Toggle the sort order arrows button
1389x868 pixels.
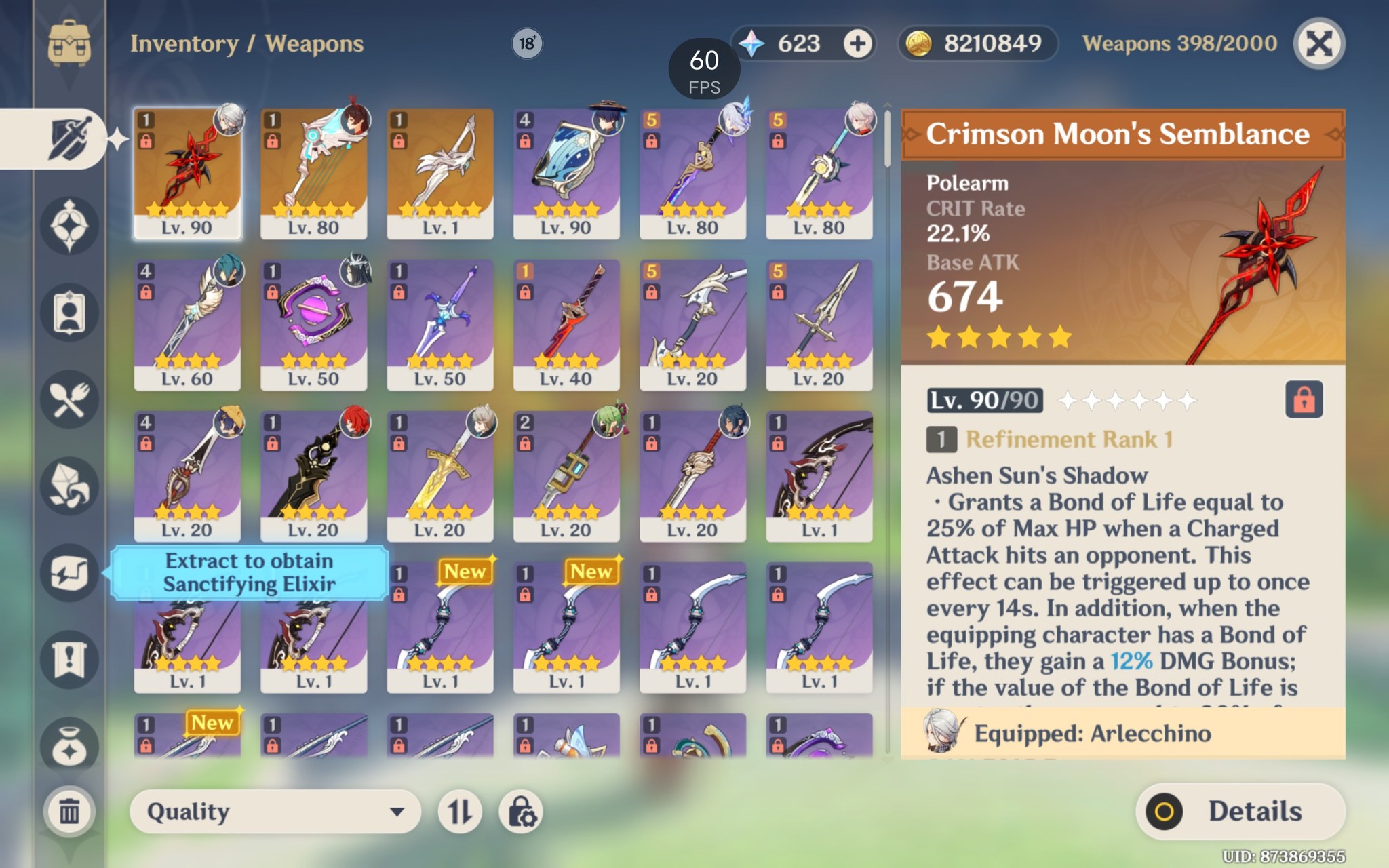(x=460, y=812)
